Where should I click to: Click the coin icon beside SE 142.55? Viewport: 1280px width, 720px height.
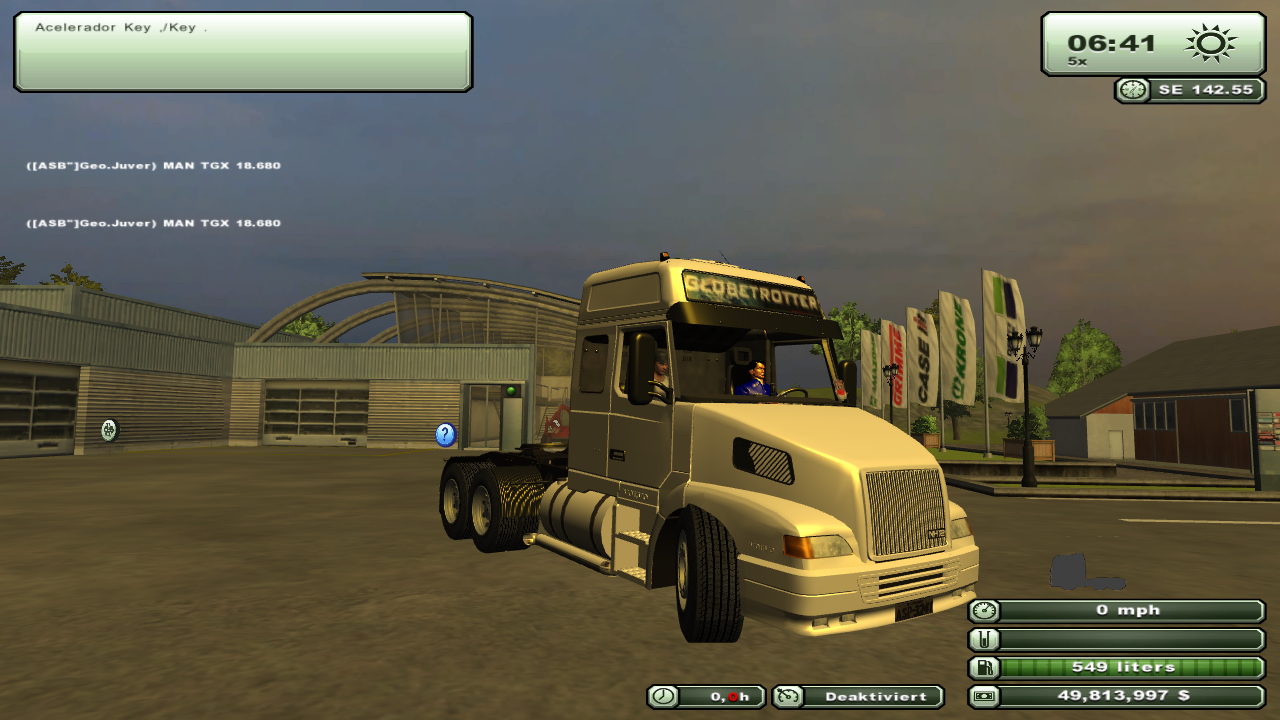pos(1132,90)
